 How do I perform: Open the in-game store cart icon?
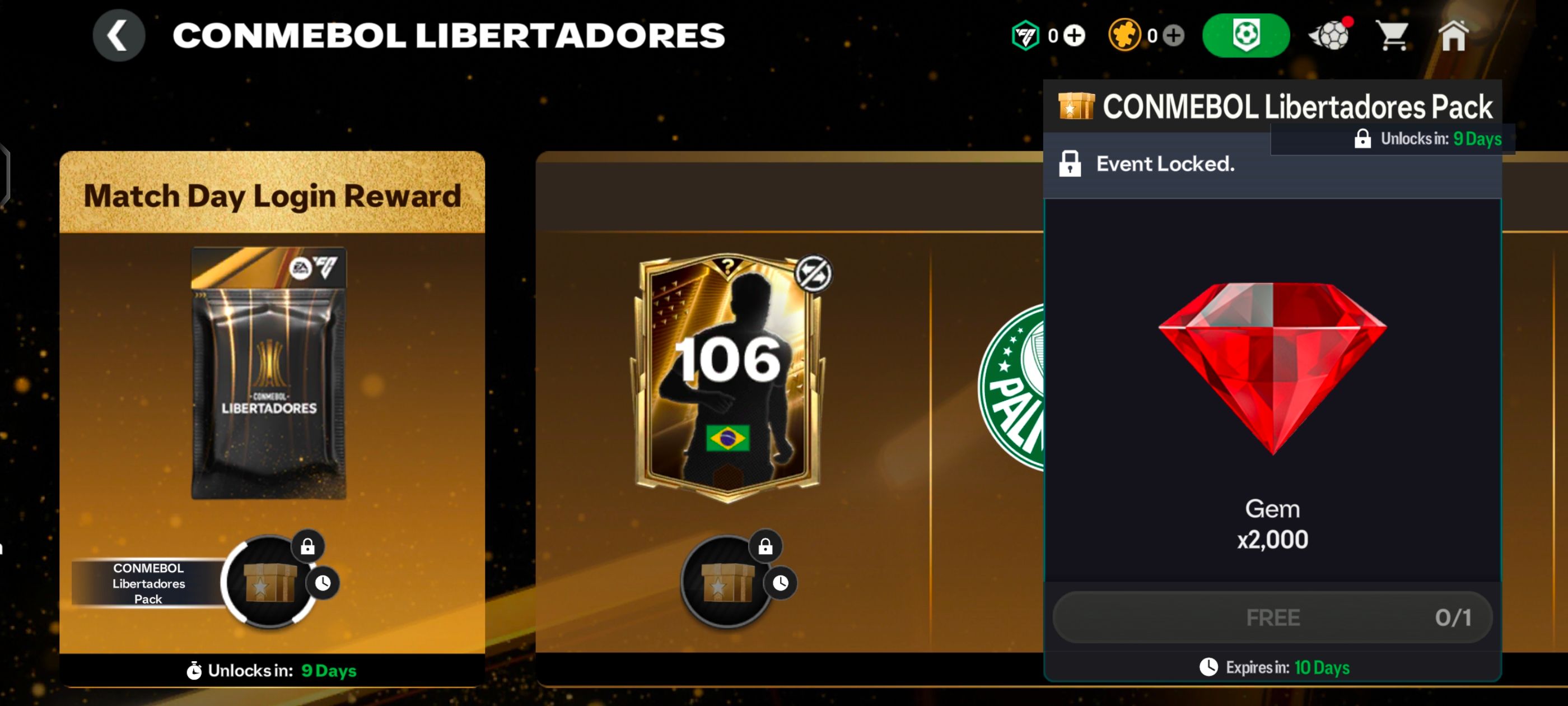coord(1395,35)
